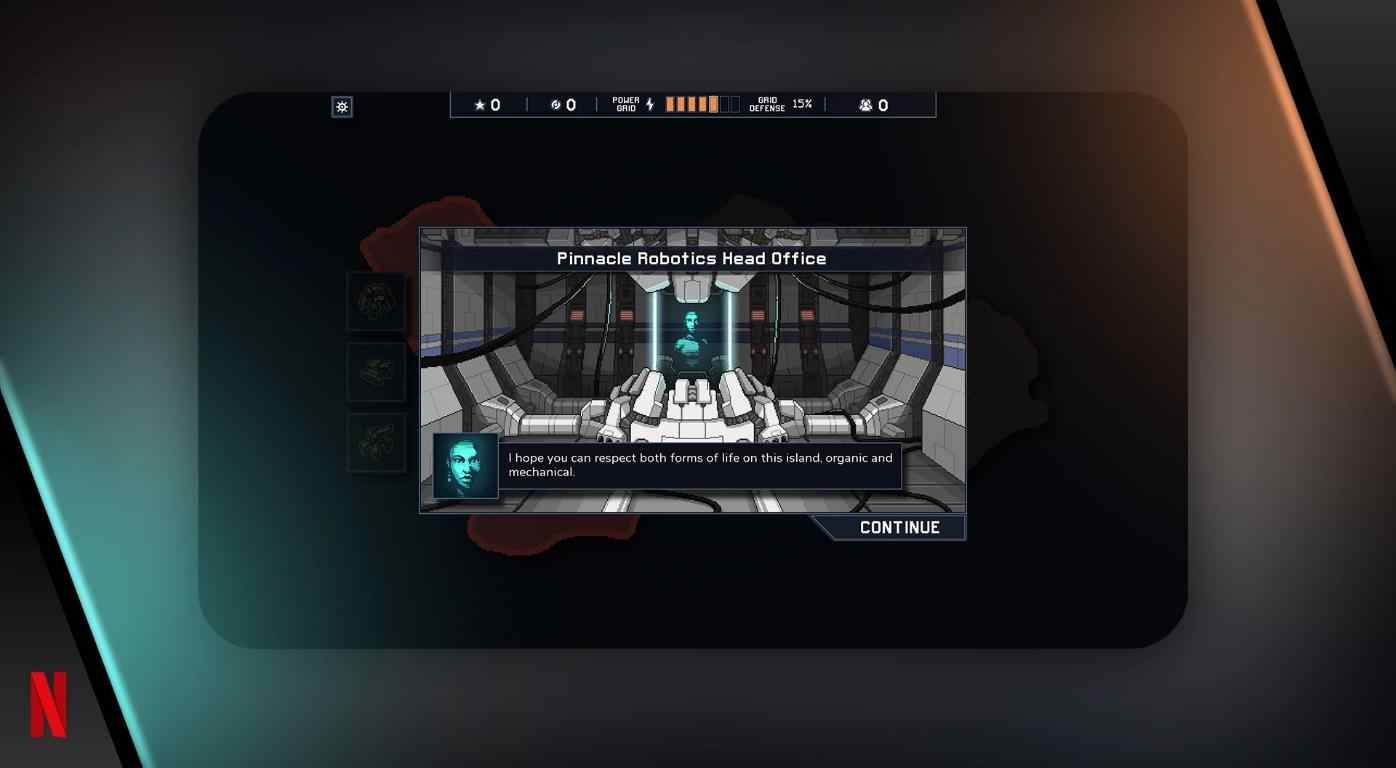This screenshot has height=768, width=1396.
Task: Select the bottom build slot in the sidebar
Action: pyautogui.click(x=375, y=442)
